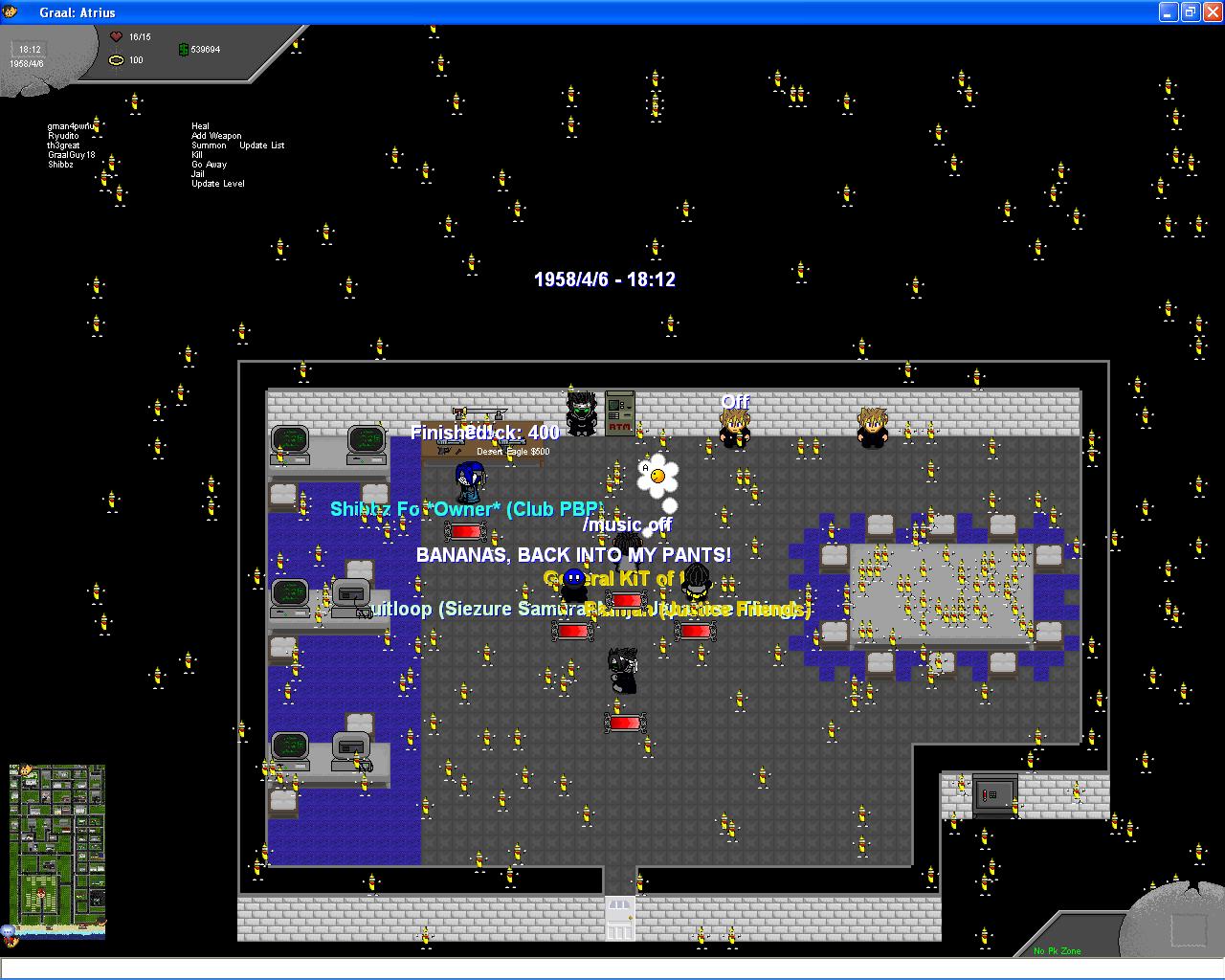This screenshot has width=1225, height=980.
Task: Activate the Summon command
Action: coord(209,145)
